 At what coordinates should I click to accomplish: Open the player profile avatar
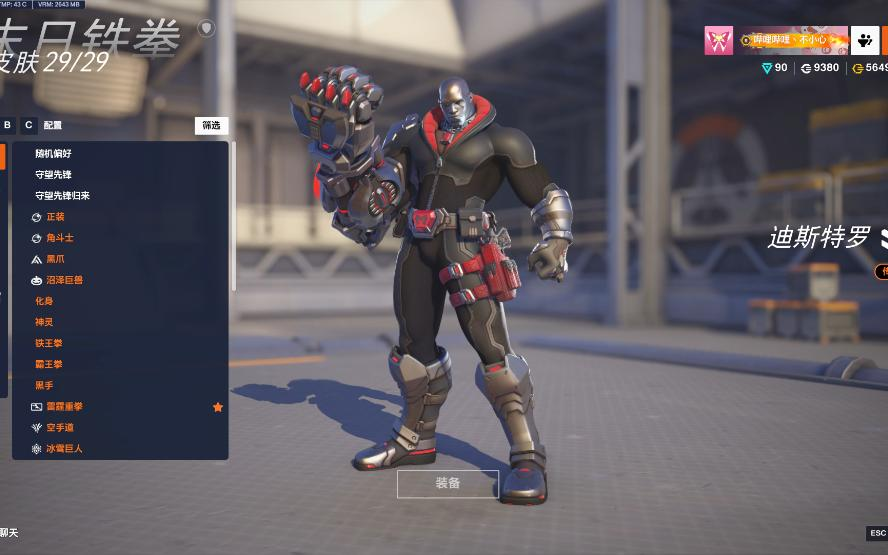718,40
